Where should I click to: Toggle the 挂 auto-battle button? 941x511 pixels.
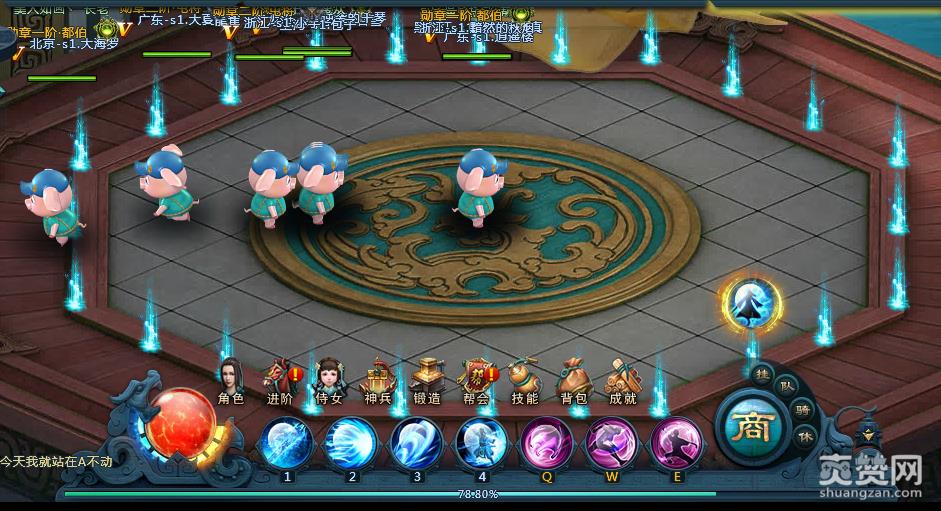point(763,371)
